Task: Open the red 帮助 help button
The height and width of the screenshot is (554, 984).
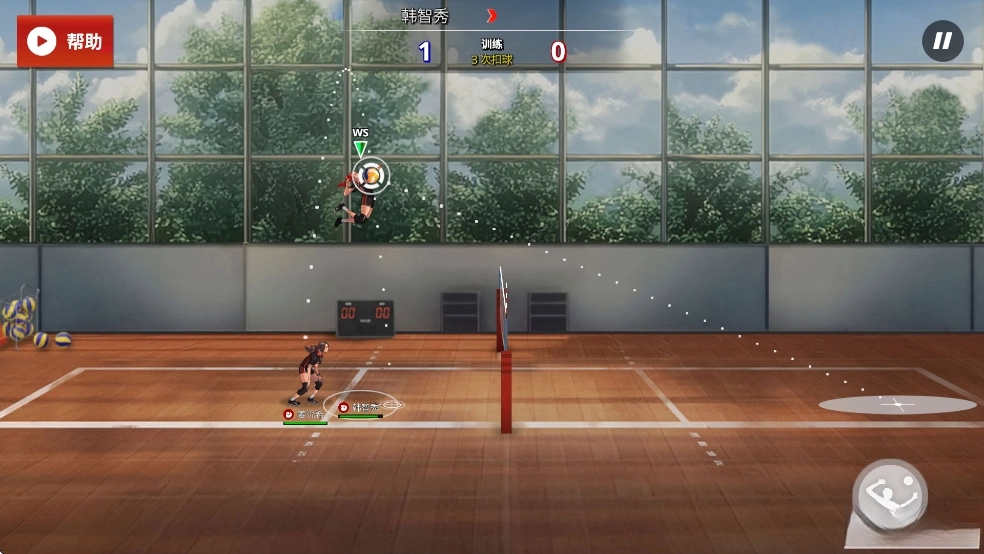Action: 65,41
